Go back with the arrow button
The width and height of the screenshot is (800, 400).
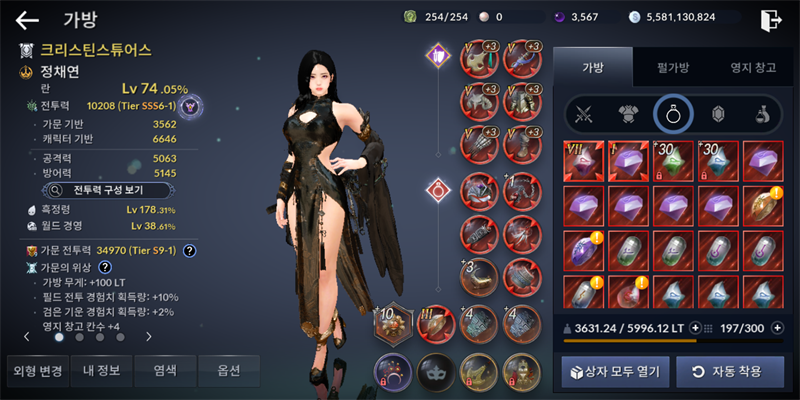pyautogui.click(x=27, y=19)
